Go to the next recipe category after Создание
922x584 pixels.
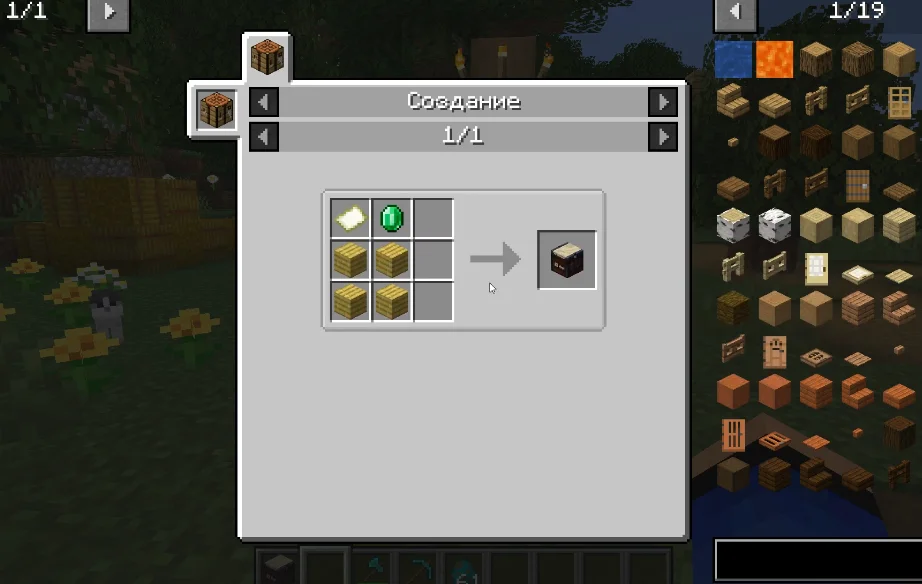(x=662, y=102)
